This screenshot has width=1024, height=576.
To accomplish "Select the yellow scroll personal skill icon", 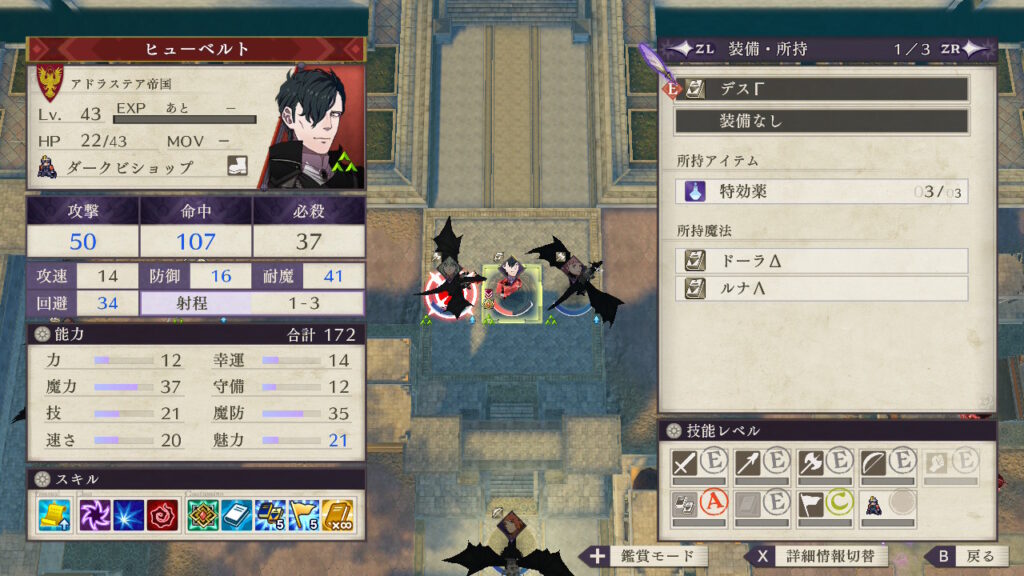I will pyautogui.click(x=54, y=516).
